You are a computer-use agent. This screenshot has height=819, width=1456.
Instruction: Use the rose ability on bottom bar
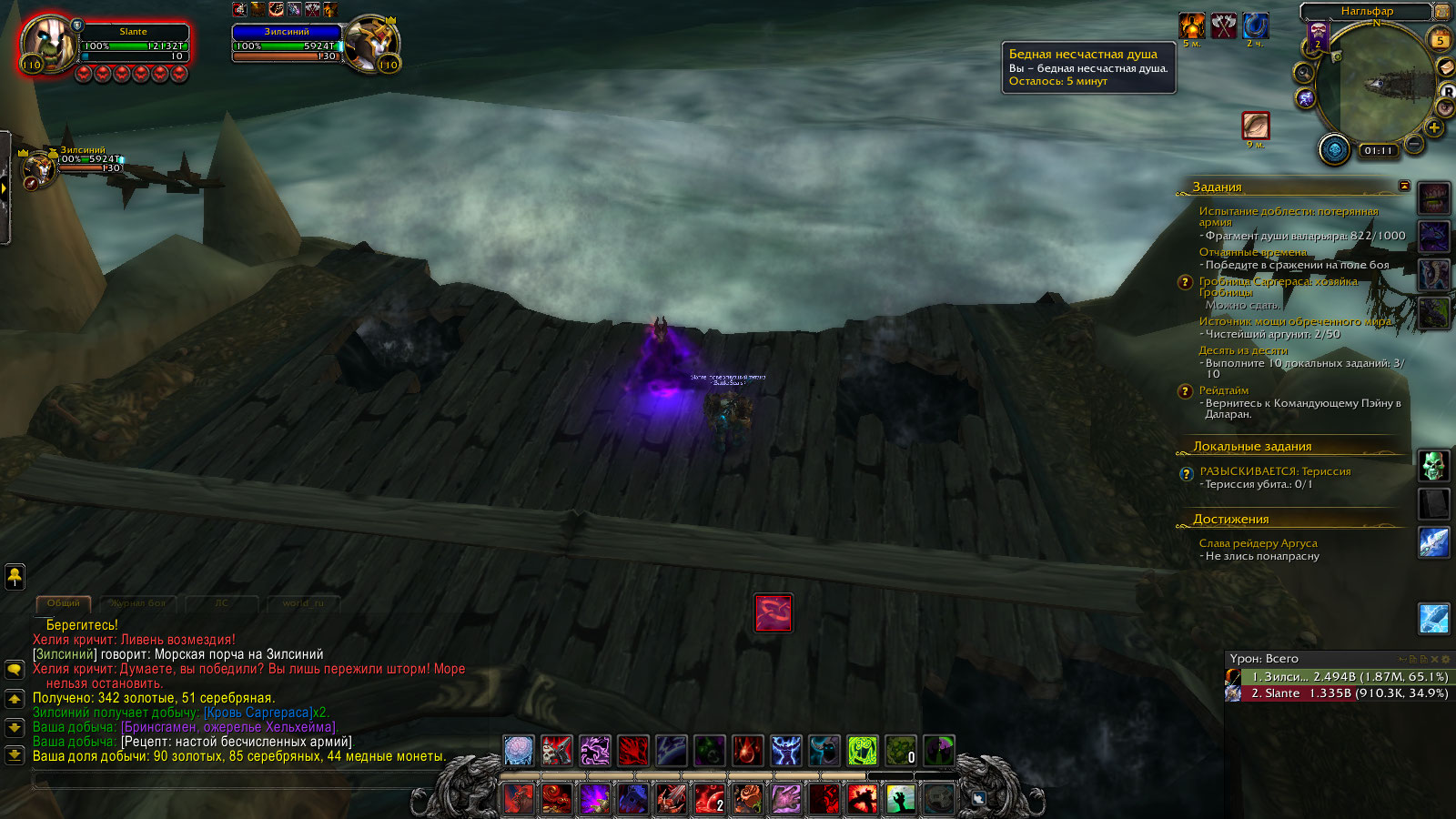[748, 799]
